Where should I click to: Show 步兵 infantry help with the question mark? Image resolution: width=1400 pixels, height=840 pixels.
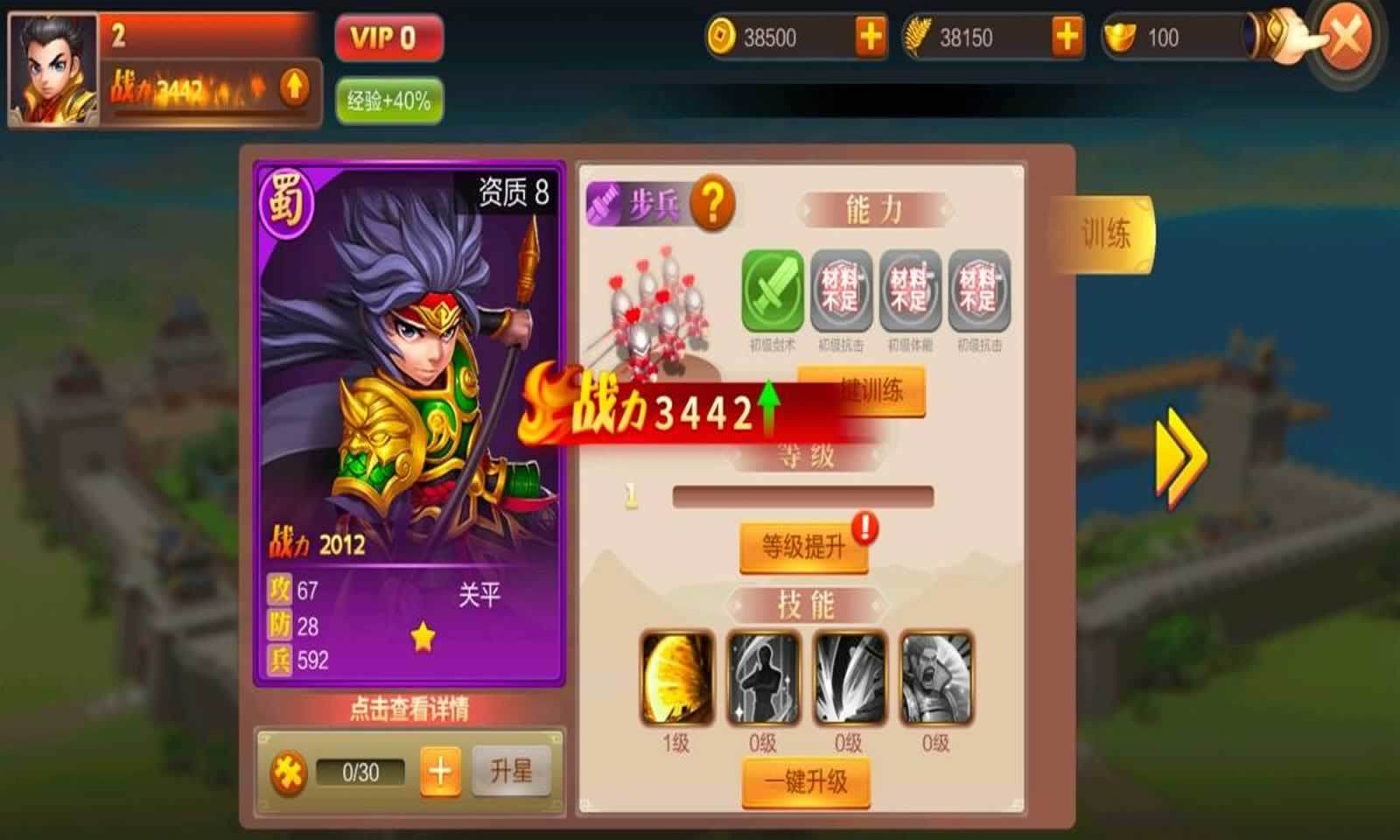coord(713,204)
